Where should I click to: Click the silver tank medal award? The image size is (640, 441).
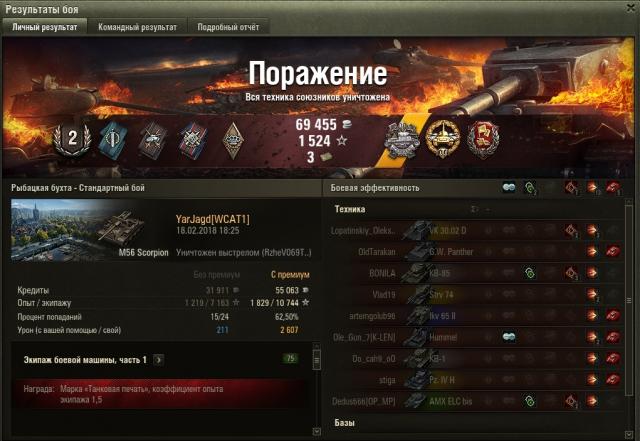pos(402,138)
